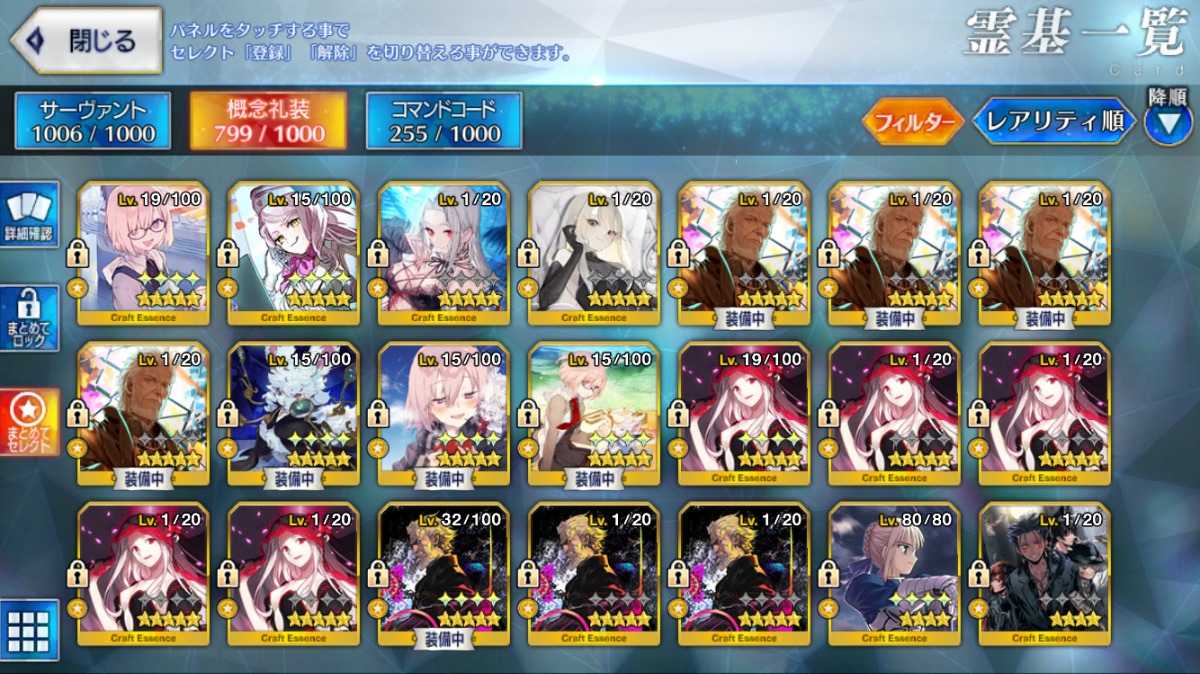Select the white-haired figure on dark blue card
1200x674 pixels.
(294, 412)
